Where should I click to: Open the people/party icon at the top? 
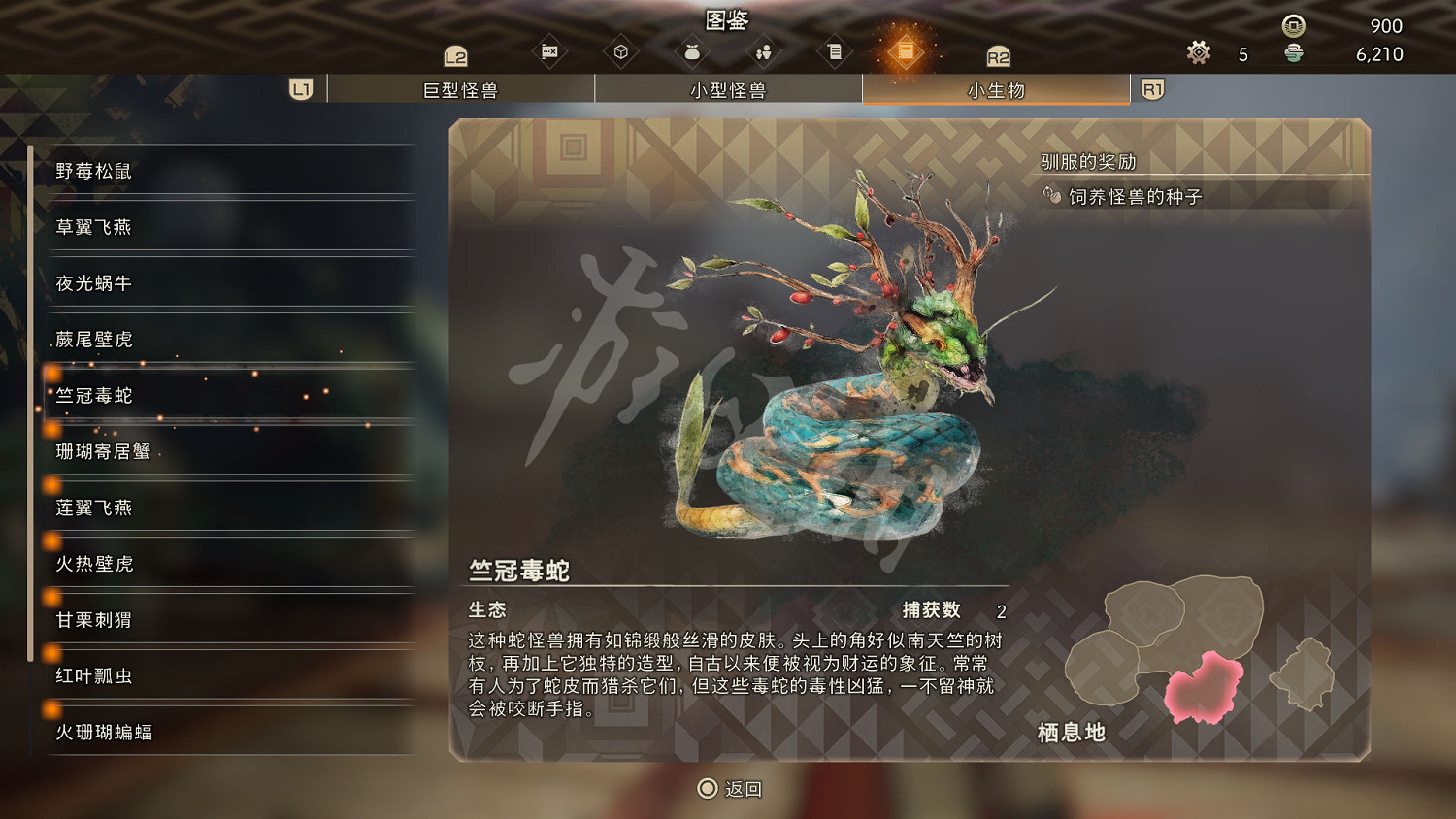pos(763,50)
